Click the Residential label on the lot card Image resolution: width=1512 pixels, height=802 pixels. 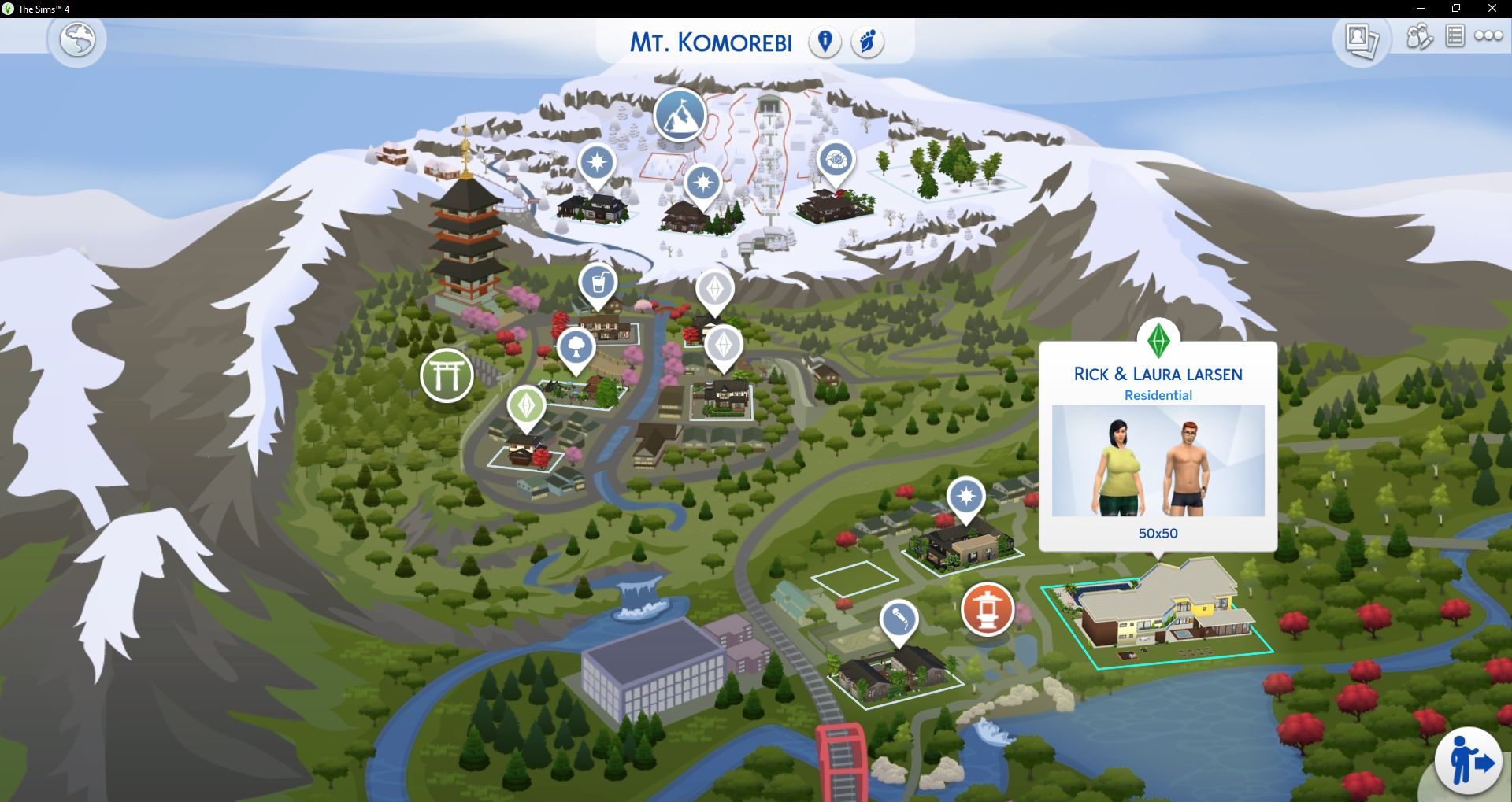(x=1158, y=395)
